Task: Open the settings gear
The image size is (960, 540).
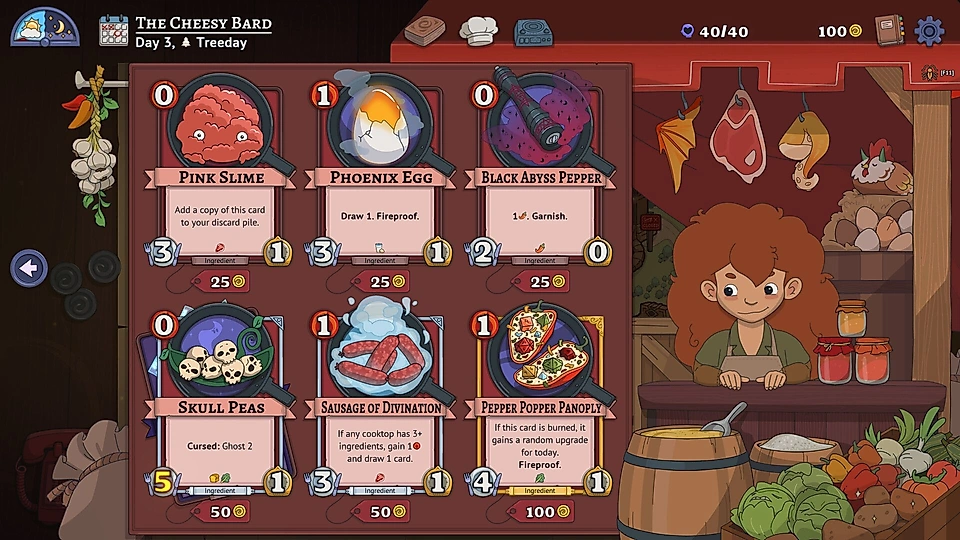Action: 930,31
